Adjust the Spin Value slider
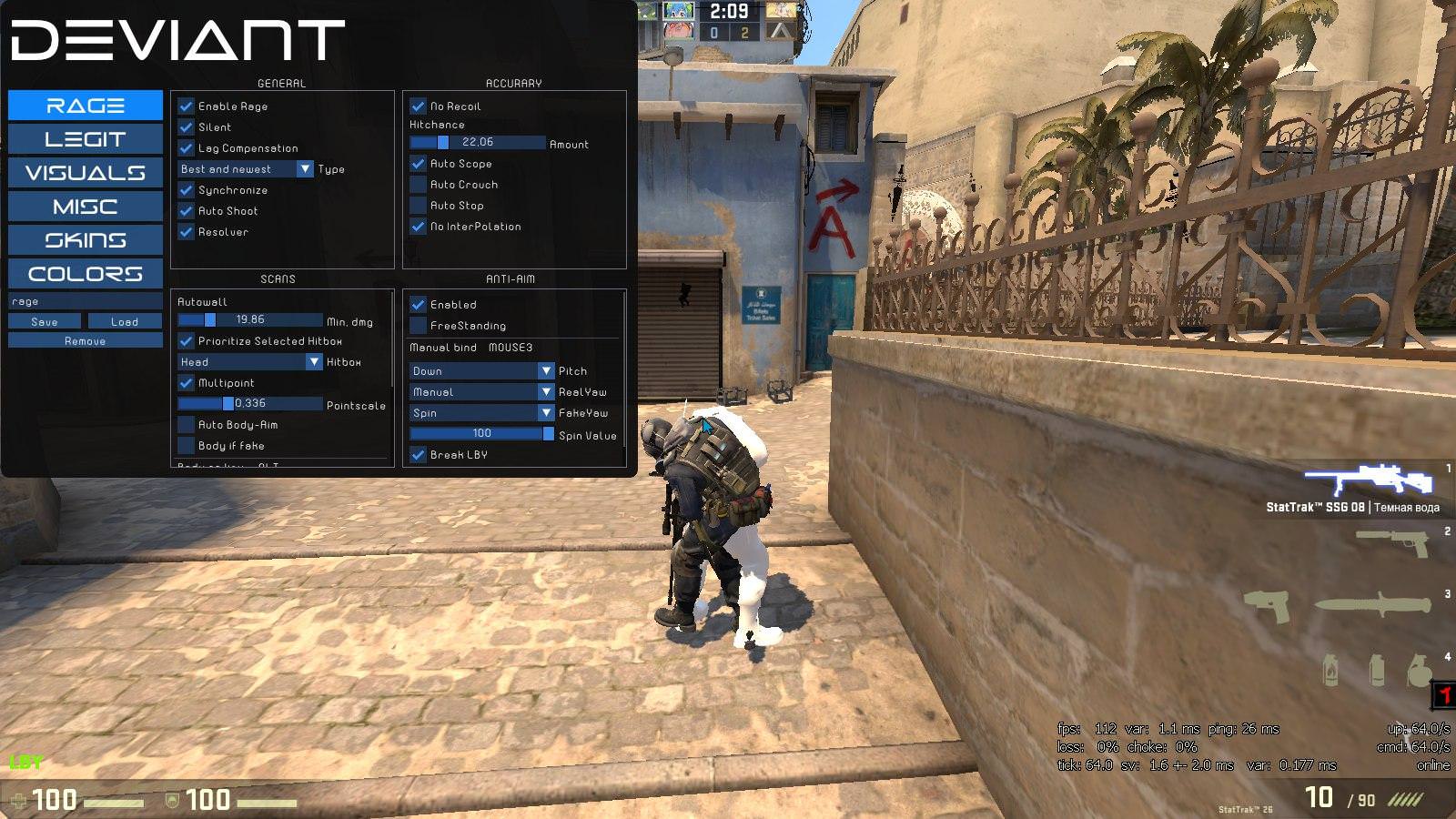 pyautogui.click(x=482, y=434)
